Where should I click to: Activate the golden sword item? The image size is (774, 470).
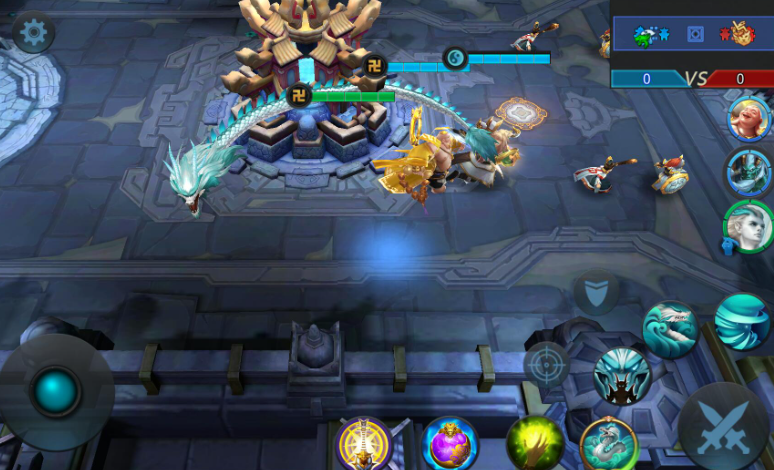364,444
